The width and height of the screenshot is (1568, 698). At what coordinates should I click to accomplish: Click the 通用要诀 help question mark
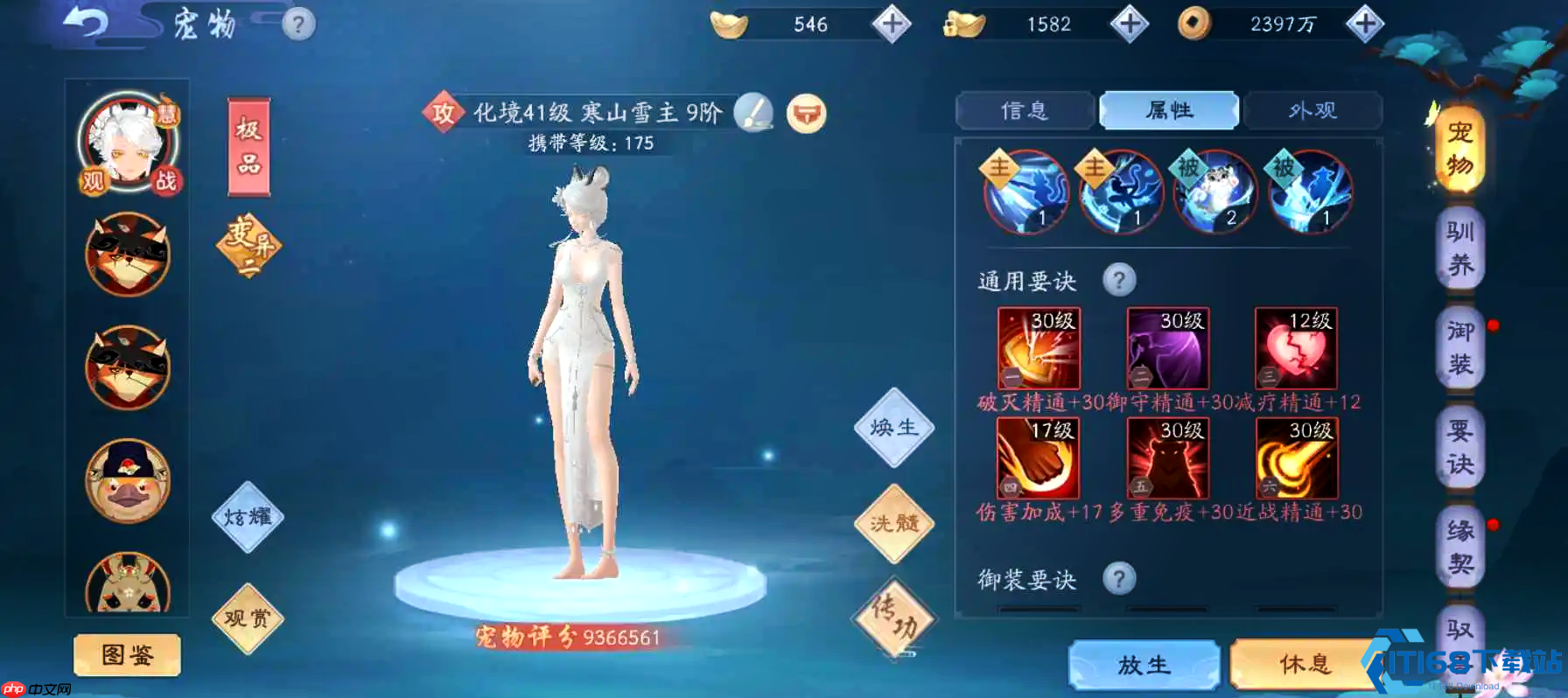click(1121, 280)
